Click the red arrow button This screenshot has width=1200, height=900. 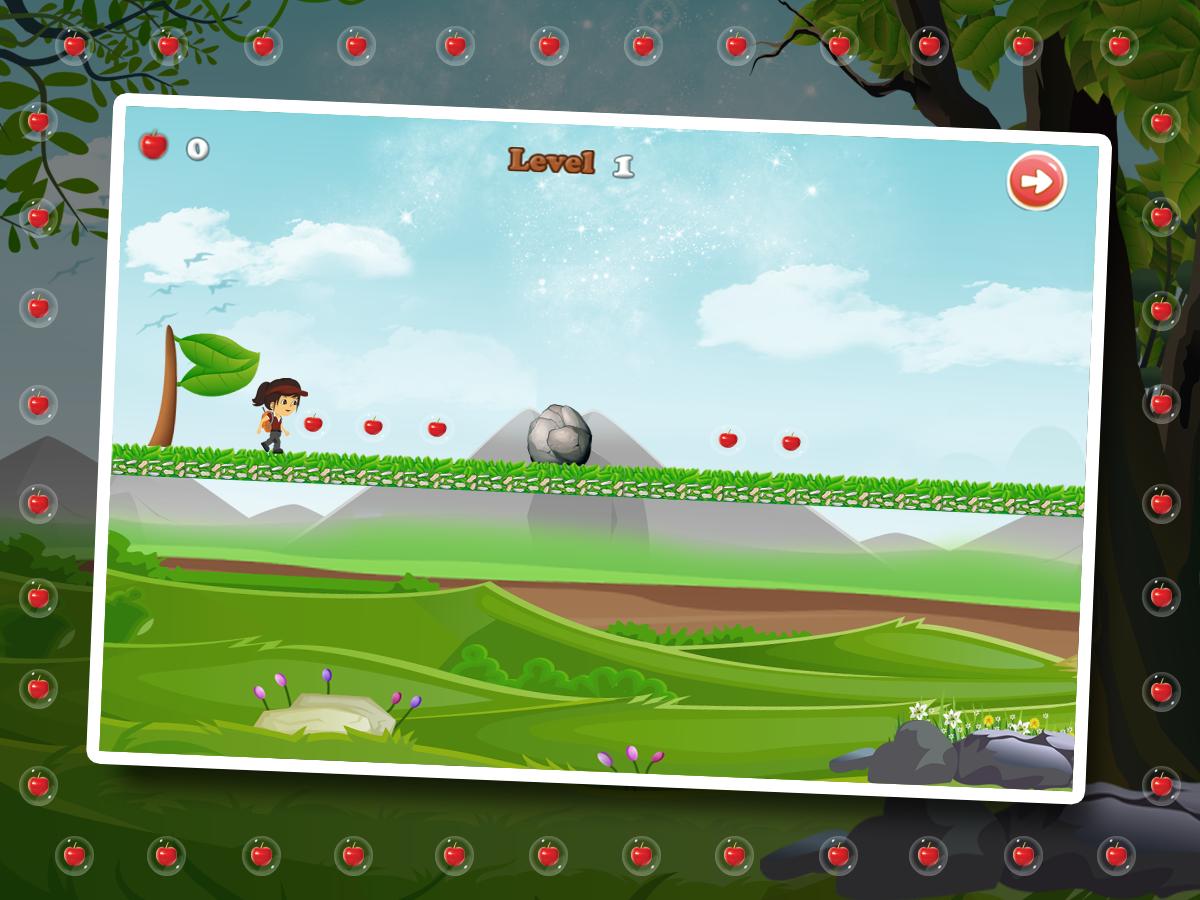[x=1037, y=181]
